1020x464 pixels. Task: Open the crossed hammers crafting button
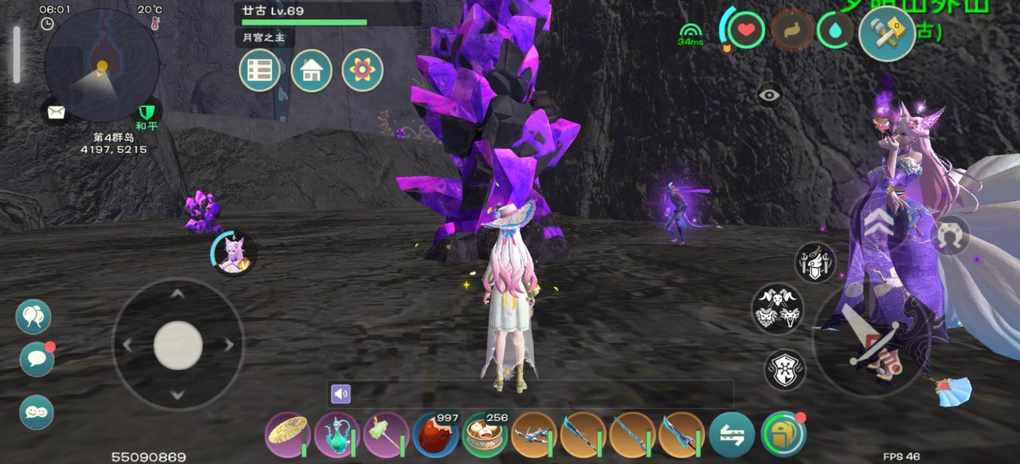pyautogui.click(x=886, y=33)
